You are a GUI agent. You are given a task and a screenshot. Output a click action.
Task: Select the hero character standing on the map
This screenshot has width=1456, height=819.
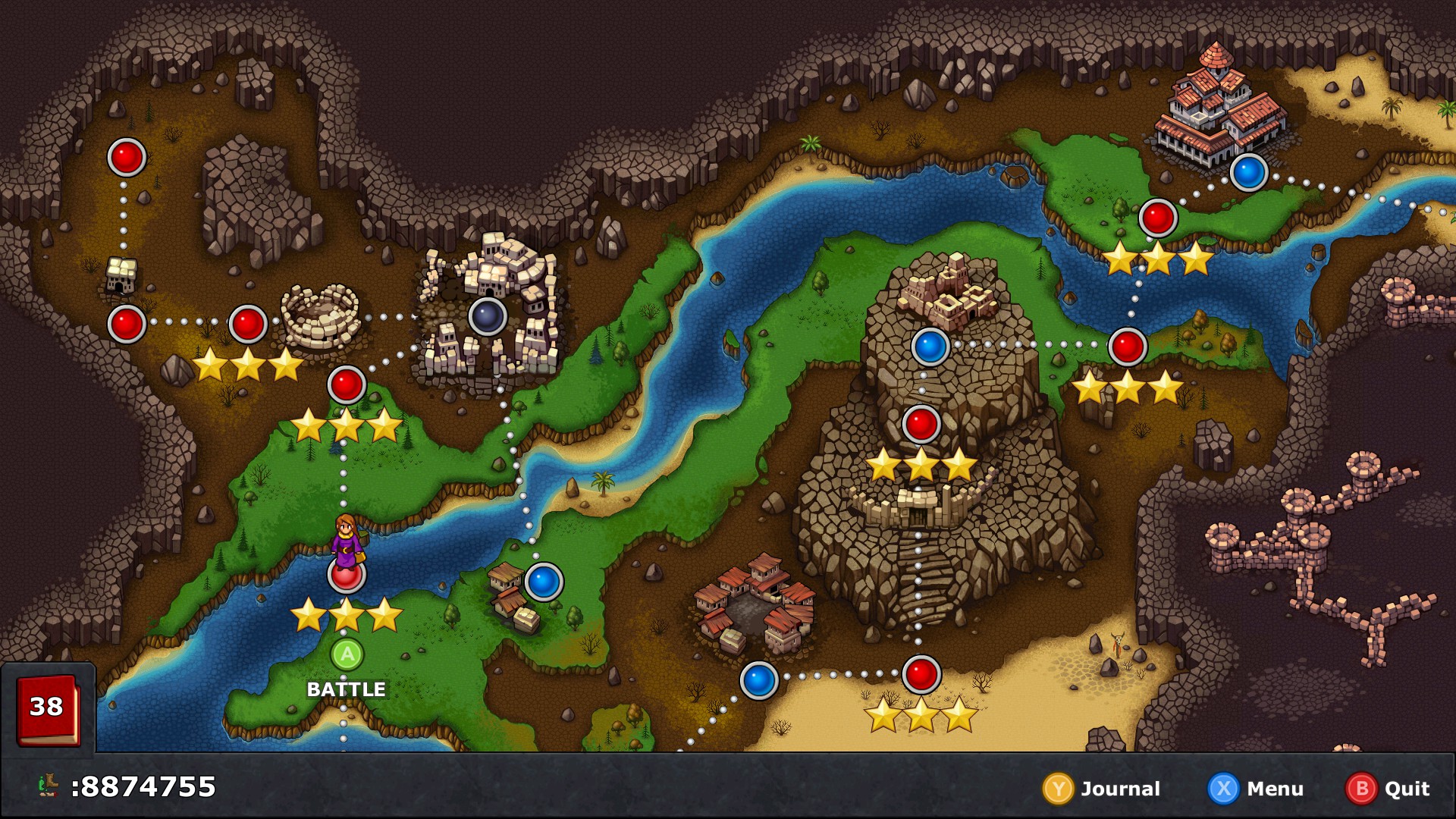point(347,540)
